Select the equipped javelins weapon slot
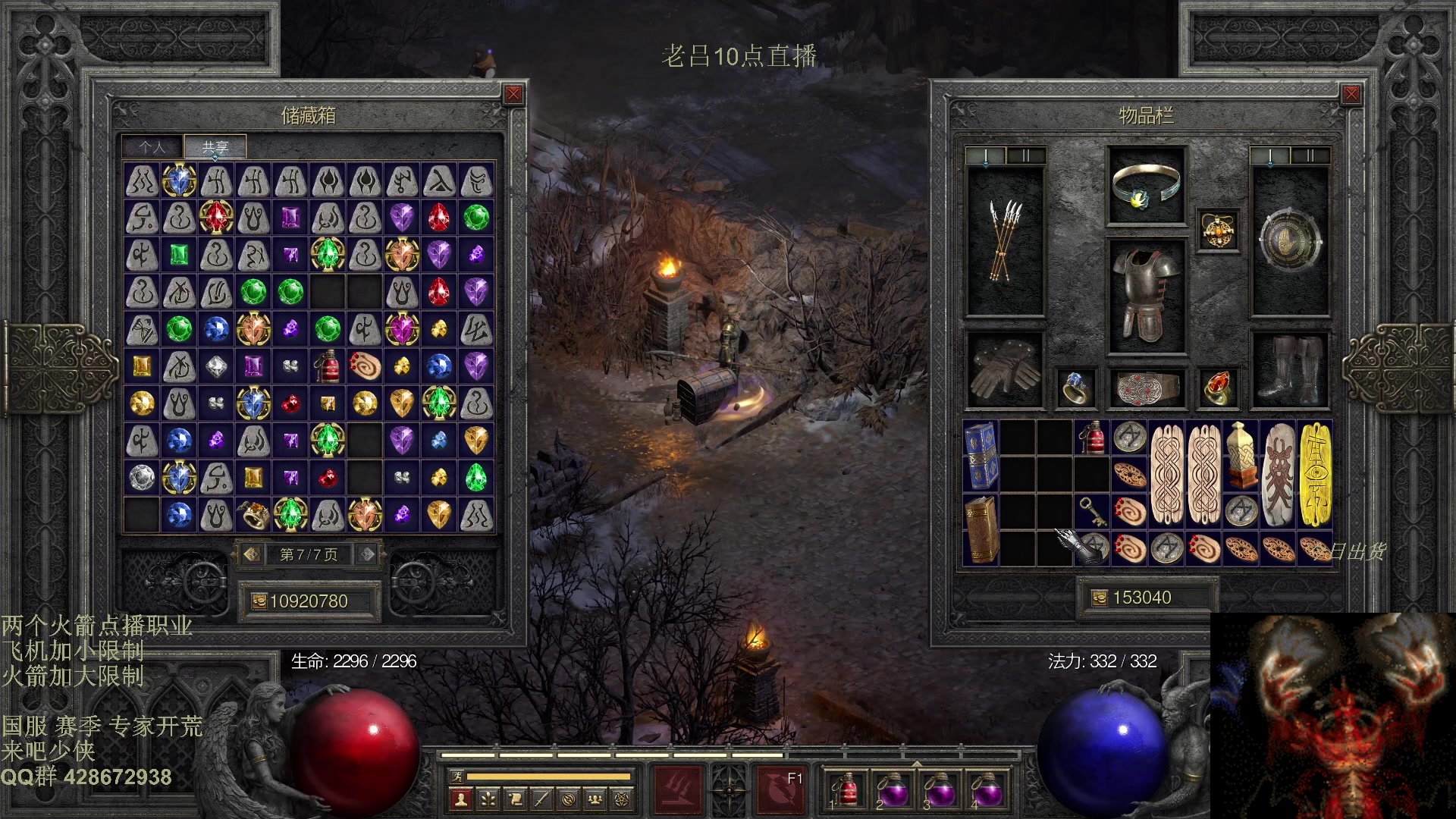Image resolution: width=1456 pixels, height=819 pixels. pos(1005,241)
